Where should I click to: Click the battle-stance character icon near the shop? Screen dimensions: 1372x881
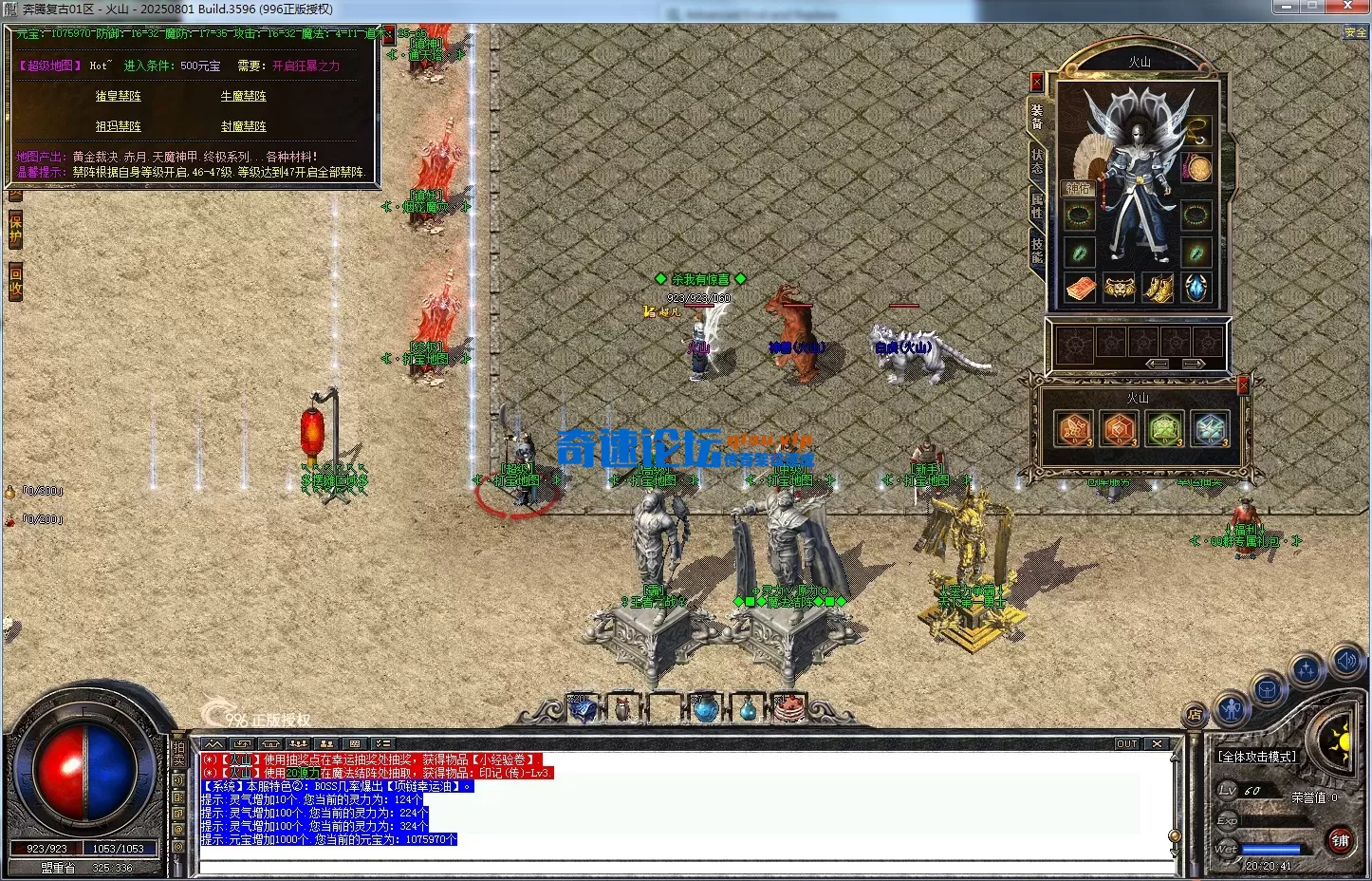pos(1230,708)
